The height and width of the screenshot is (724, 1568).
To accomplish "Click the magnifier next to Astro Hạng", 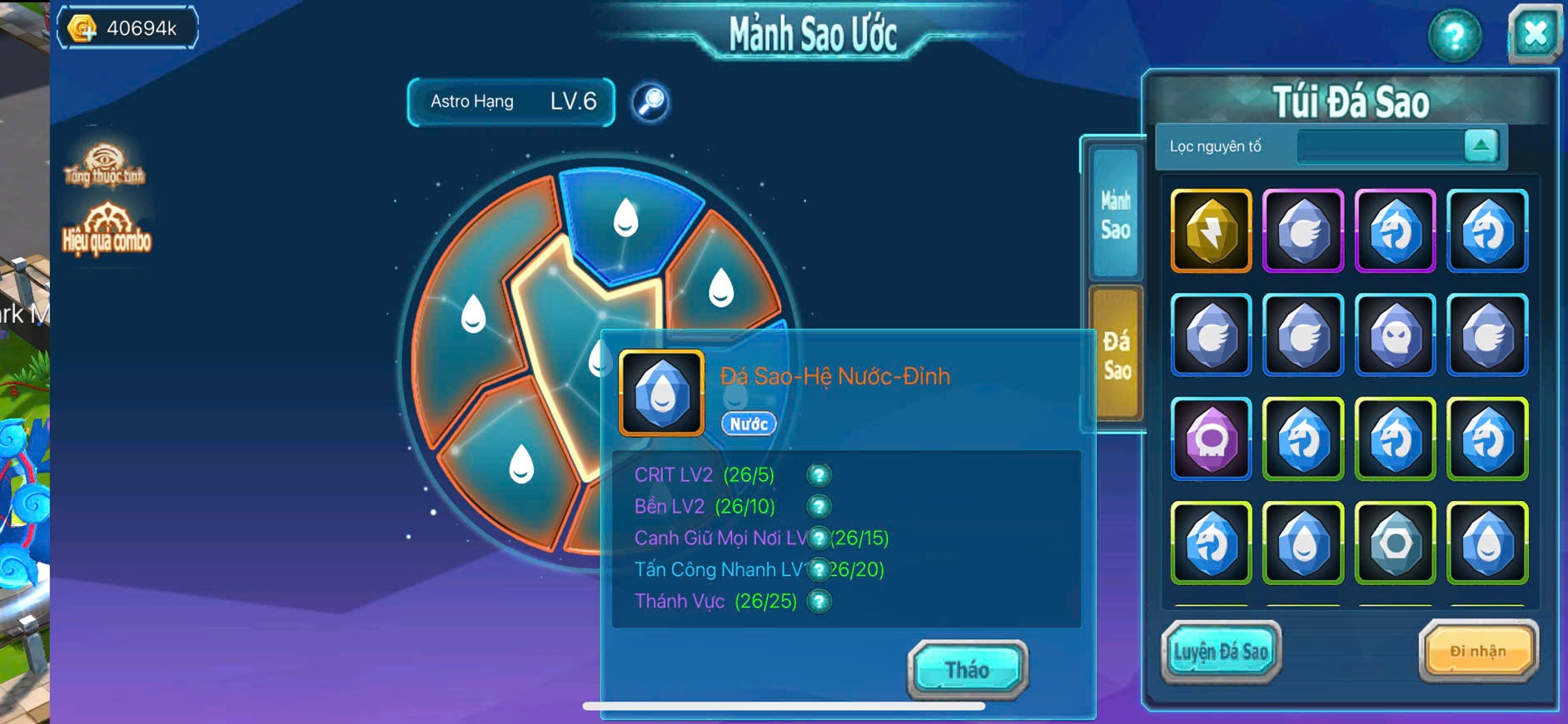I will (650, 102).
